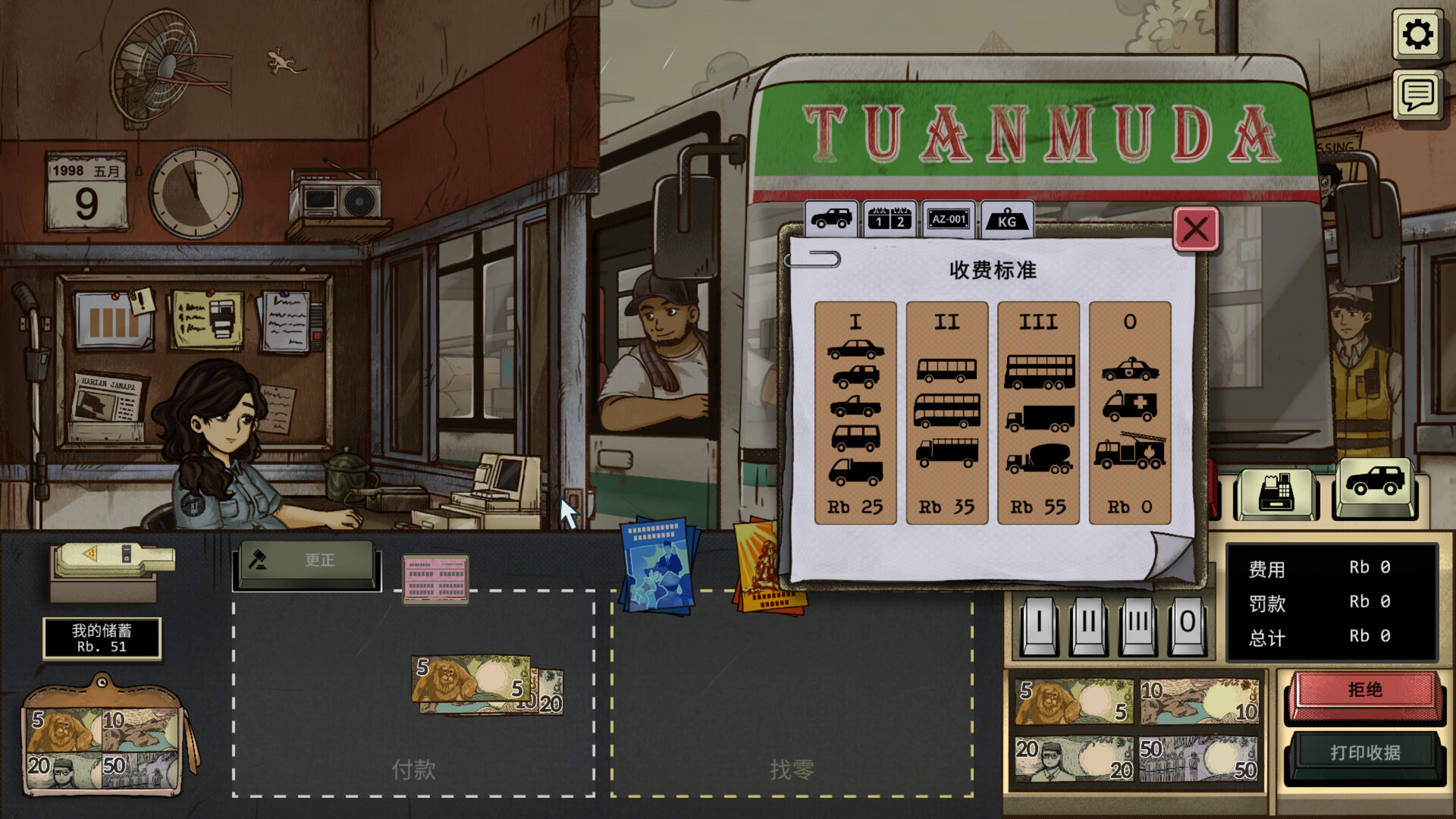Close the 收费标准 fee chart
This screenshot has height=819, width=1456.
pos(1194,230)
